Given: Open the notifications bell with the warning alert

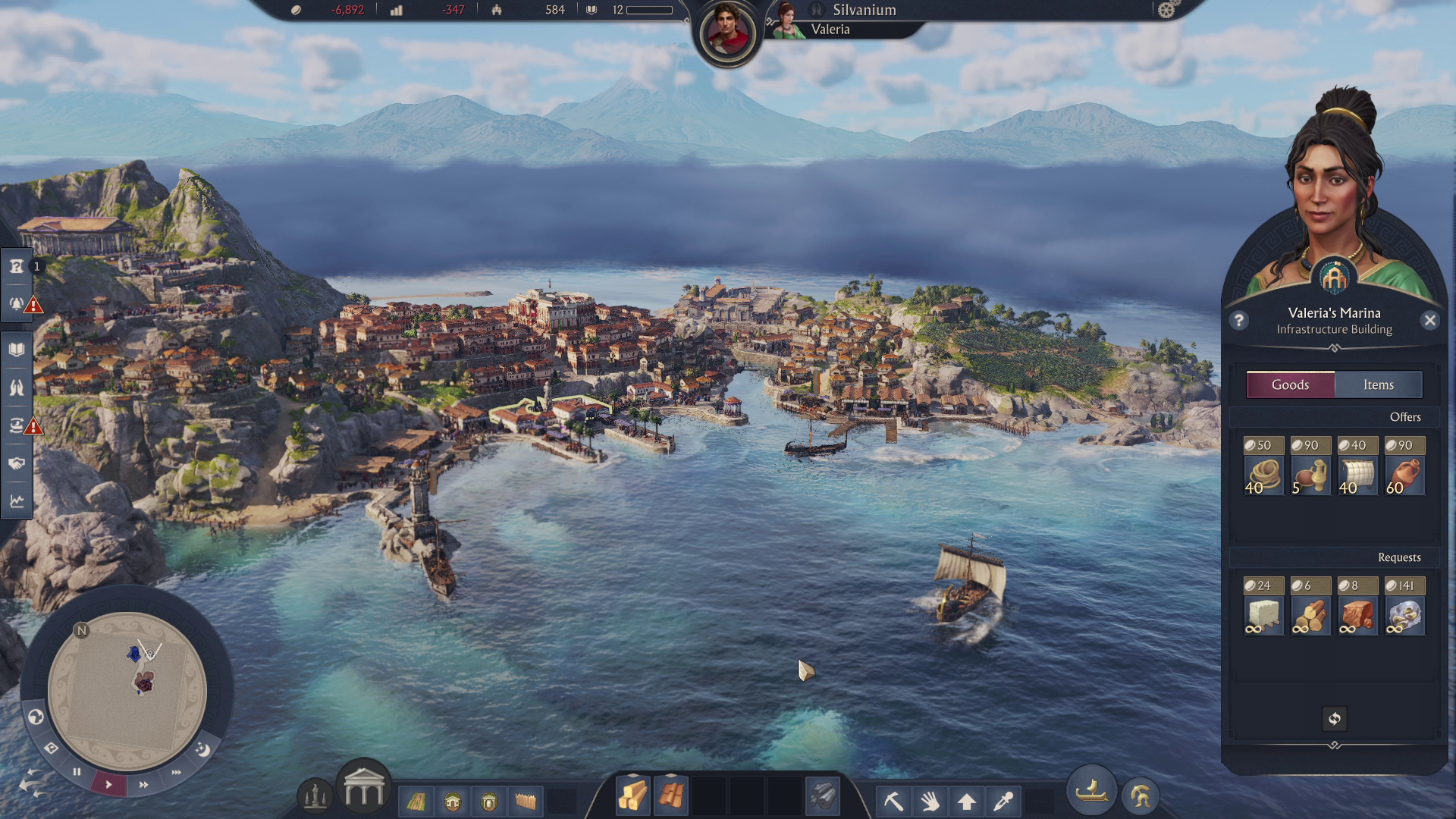Looking at the screenshot, I should point(15,306).
